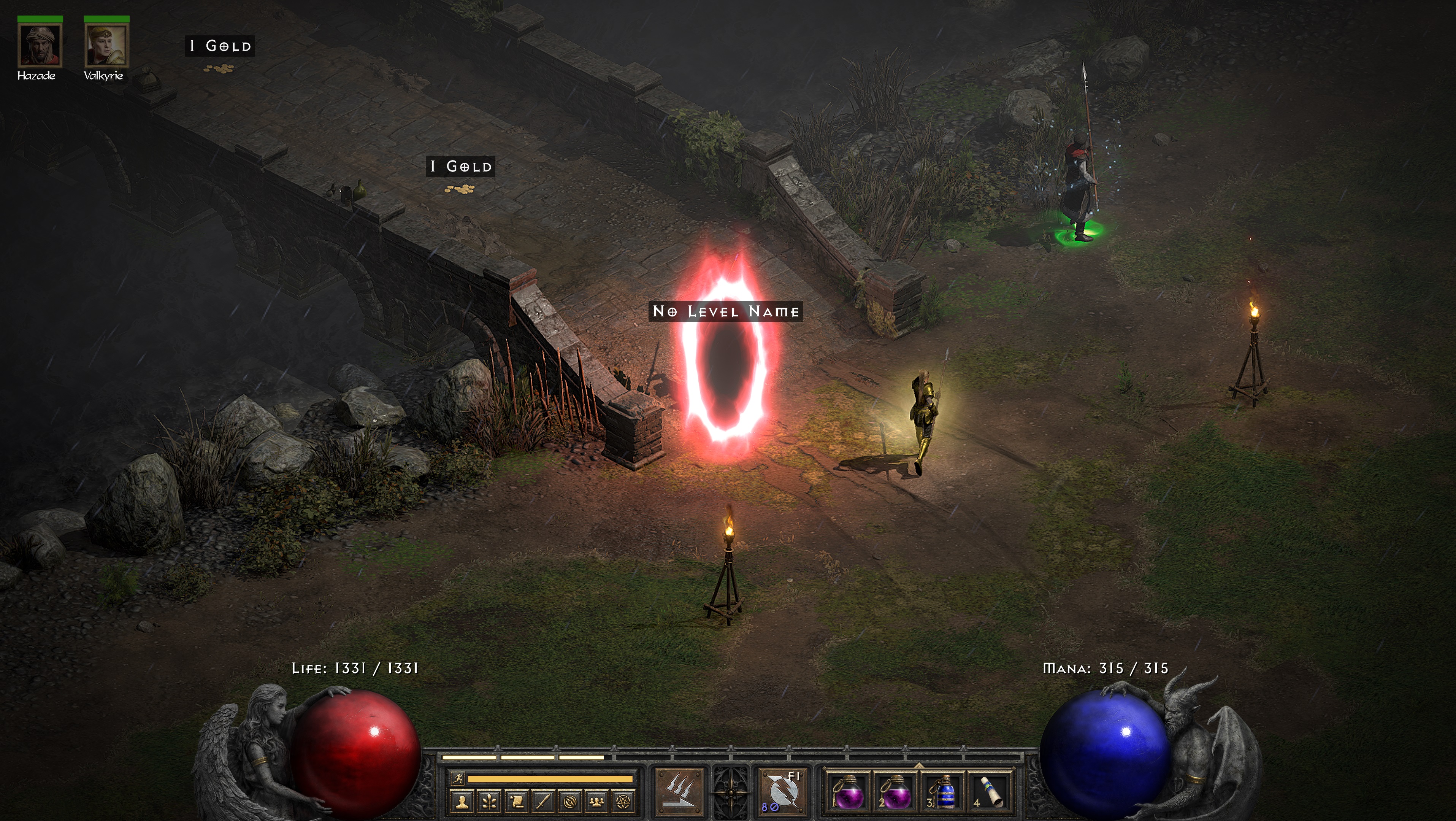This screenshot has width=1456, height=821.
Task: Click the No Level Name portal label
Action: click(725, 311)
